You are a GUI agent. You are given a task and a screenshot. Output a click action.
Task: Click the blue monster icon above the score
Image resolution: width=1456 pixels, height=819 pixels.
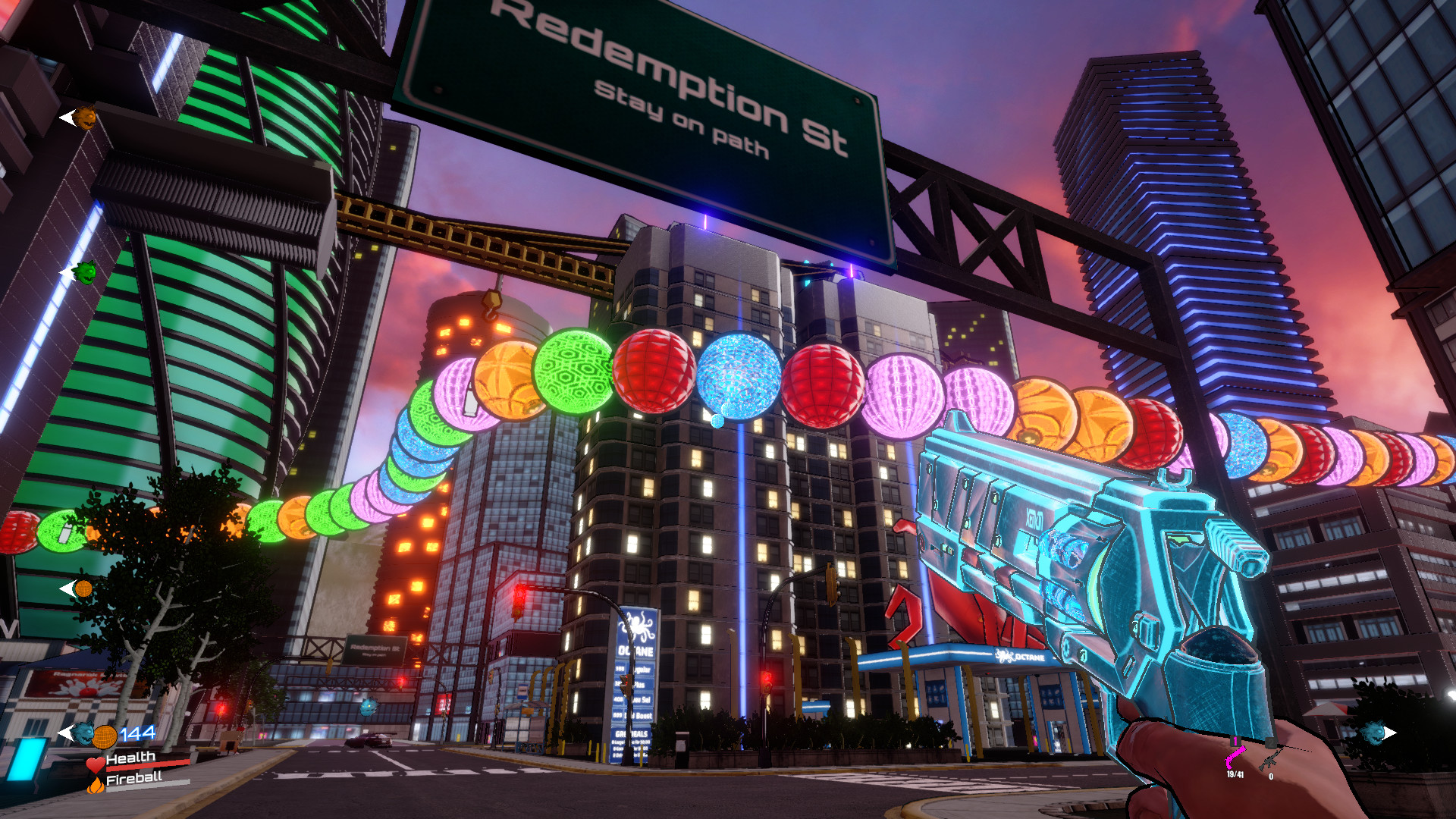point(83,733)
